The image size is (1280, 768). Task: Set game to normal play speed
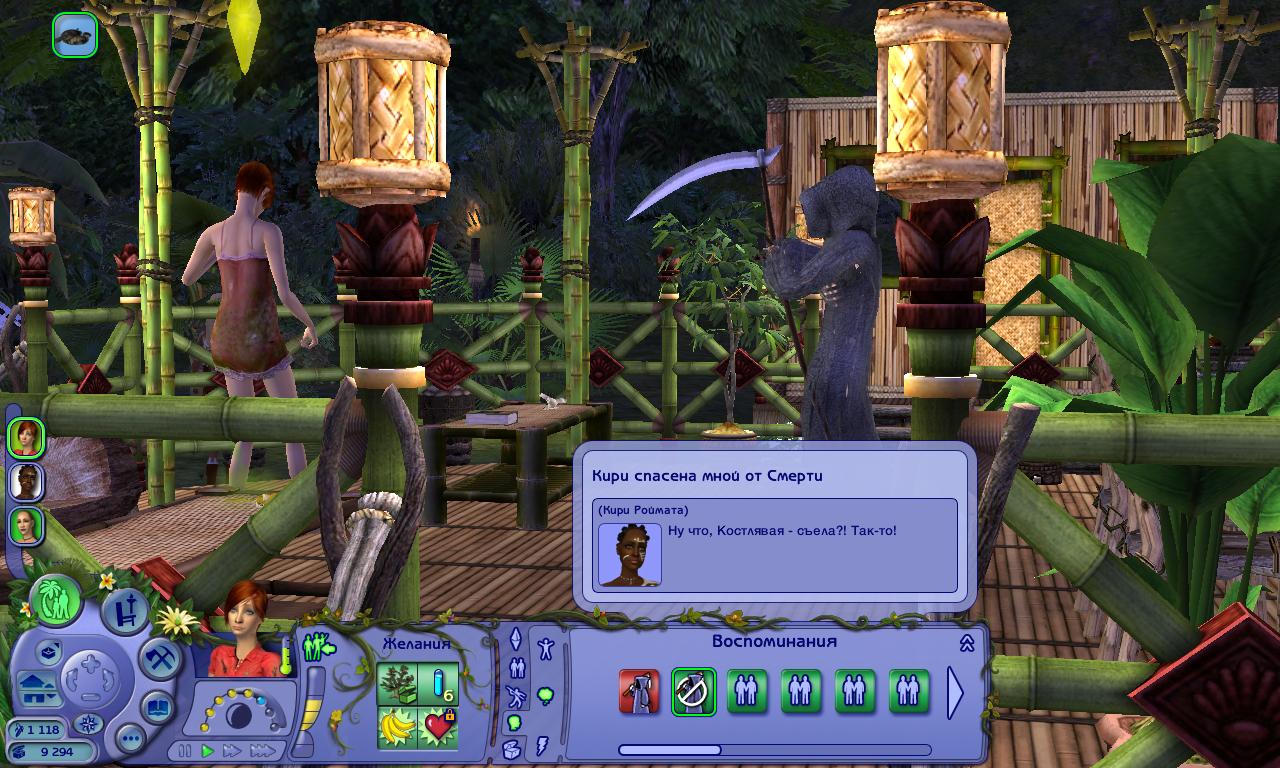208,750
